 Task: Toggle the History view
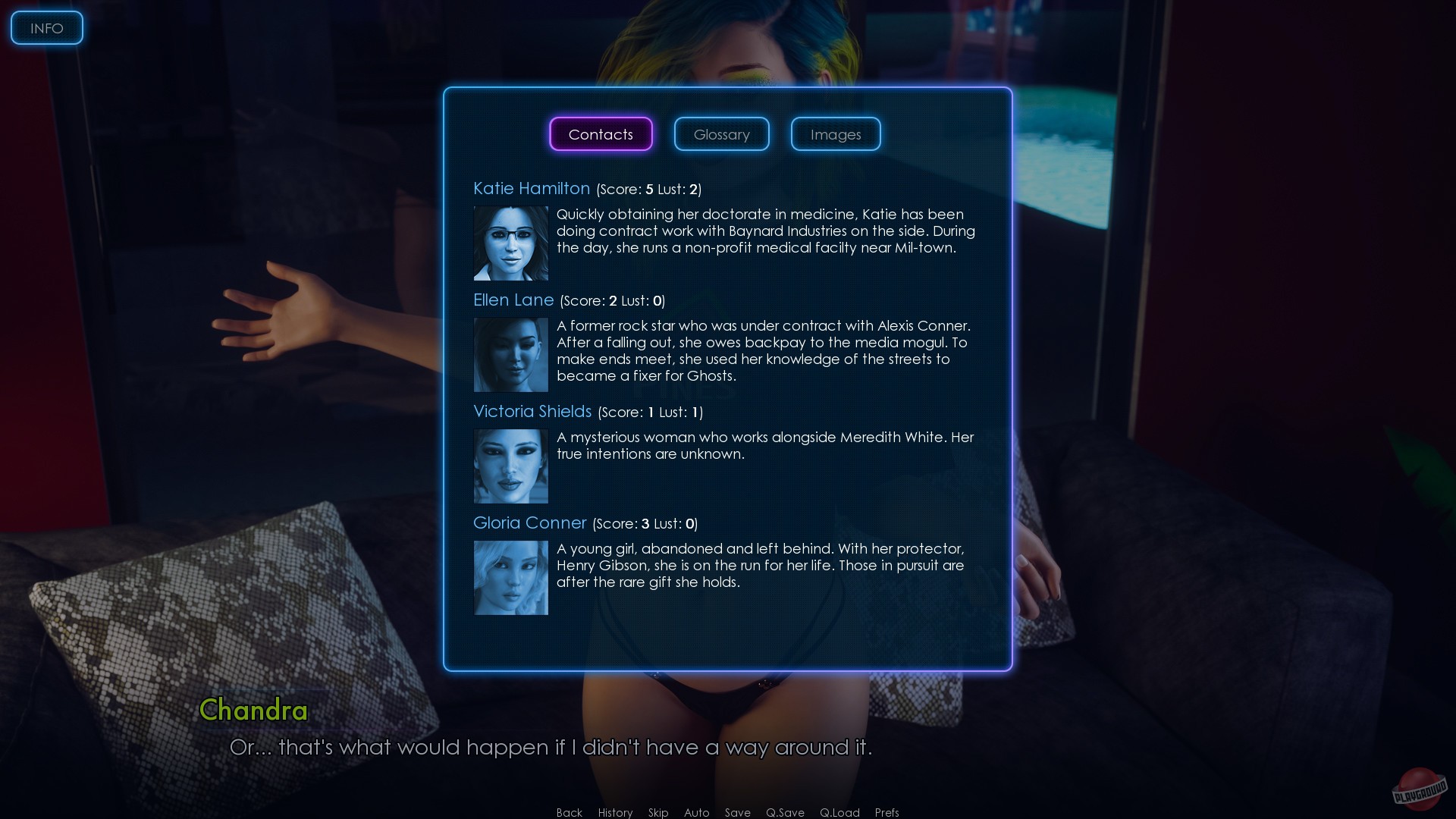click(614, 812)
